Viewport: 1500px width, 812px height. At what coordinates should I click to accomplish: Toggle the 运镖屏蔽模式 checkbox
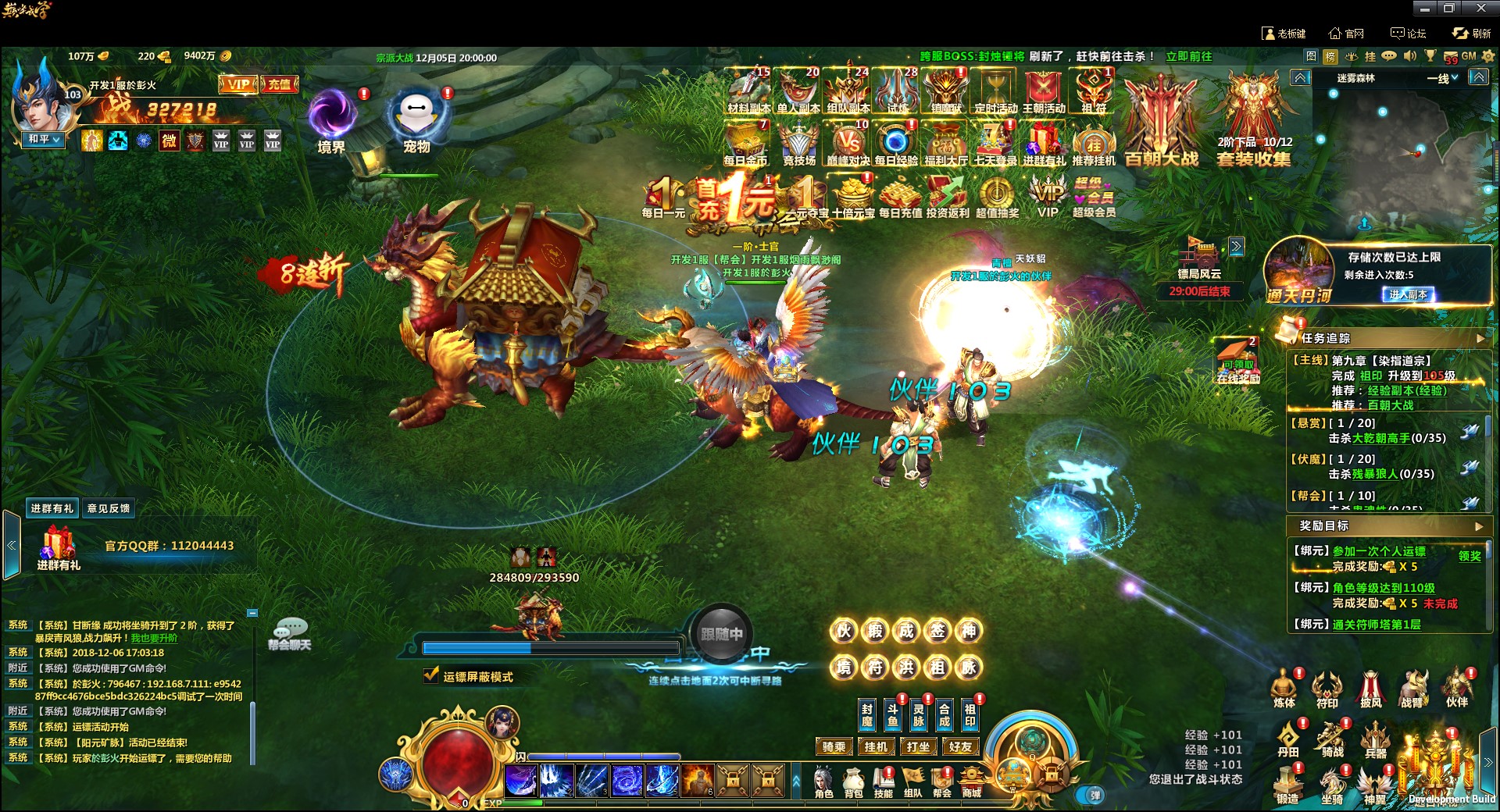point(431,675)
